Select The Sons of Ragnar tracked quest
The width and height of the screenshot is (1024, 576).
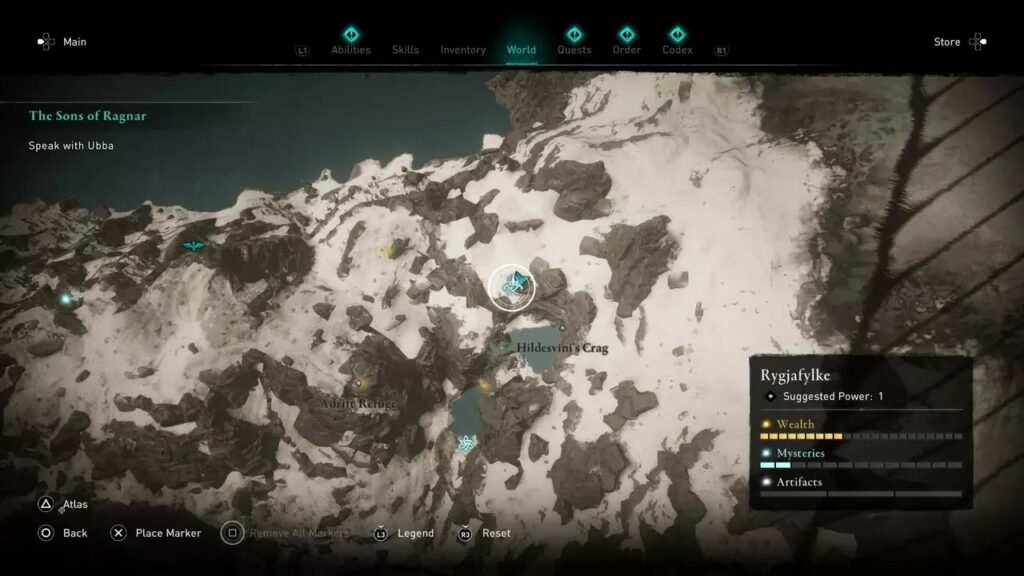(x=87, y=116)
